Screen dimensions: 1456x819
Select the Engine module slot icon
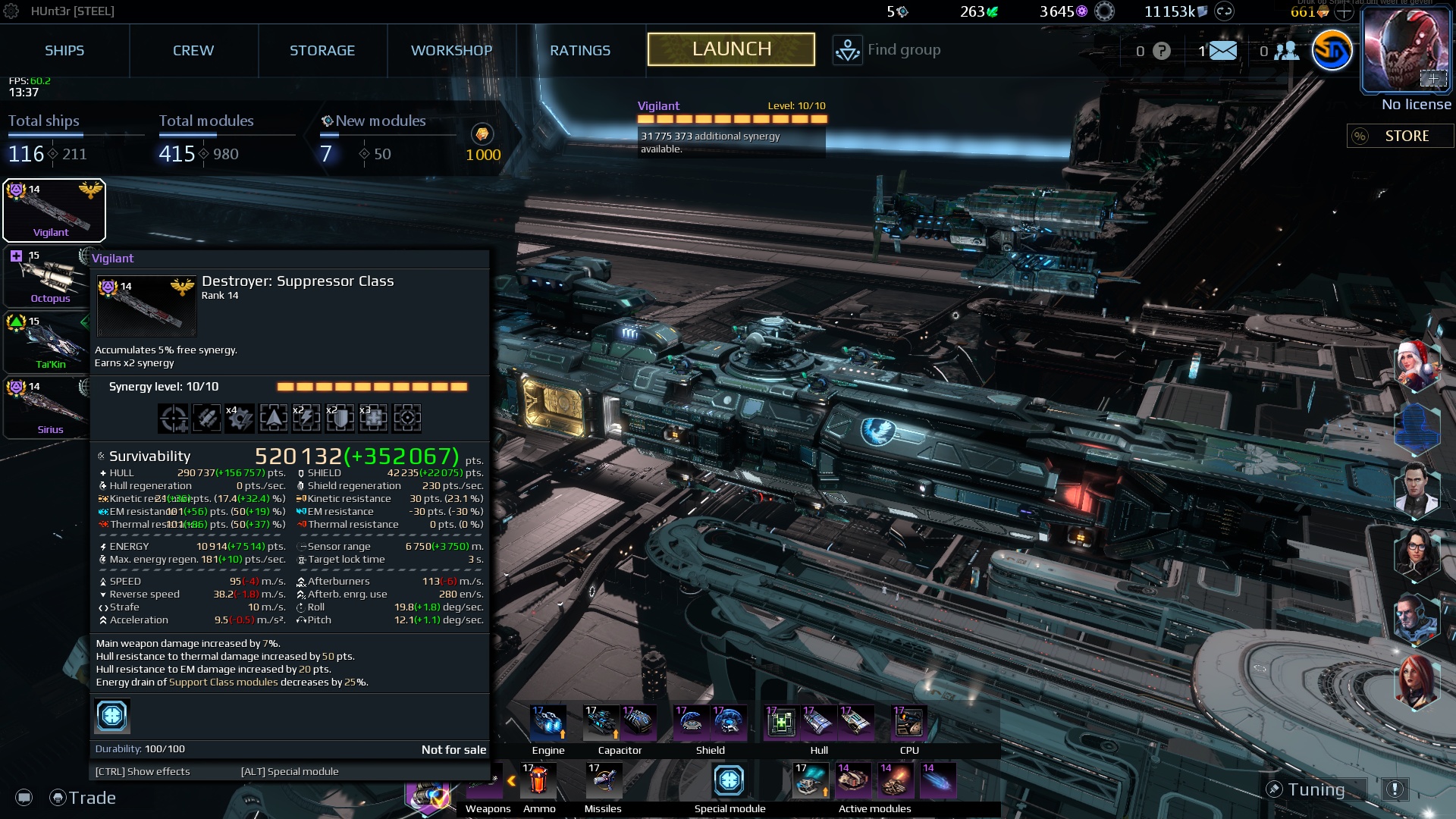click(x=548, y=722)
